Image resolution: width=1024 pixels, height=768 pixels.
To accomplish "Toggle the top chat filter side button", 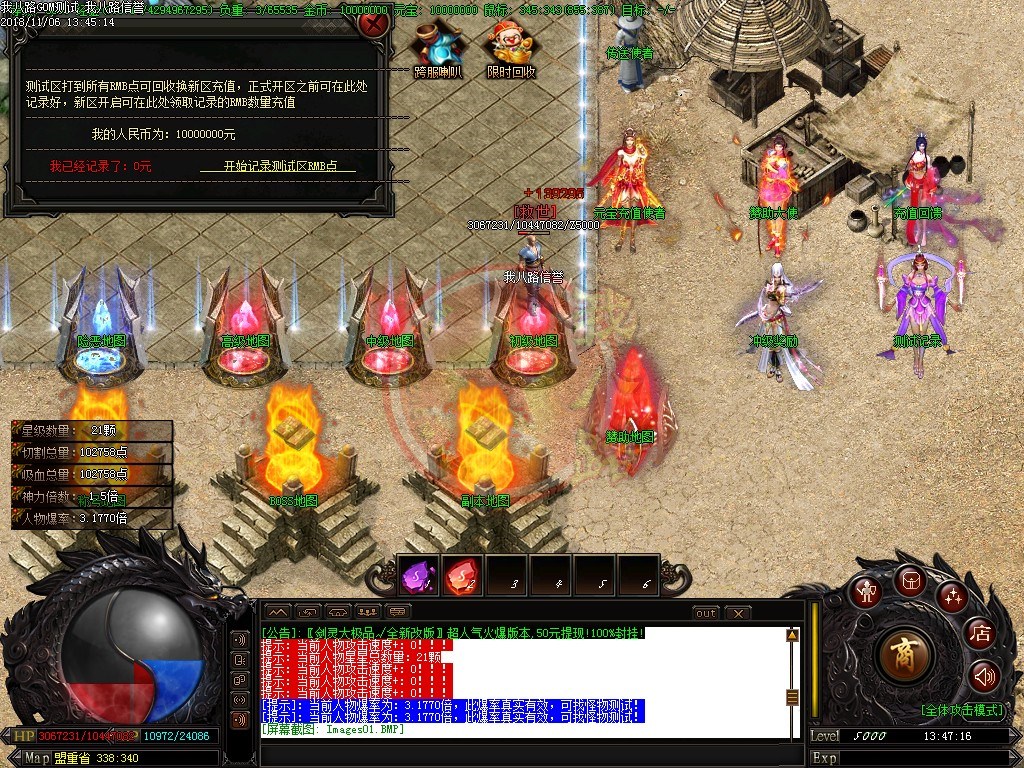I will 240,640.
